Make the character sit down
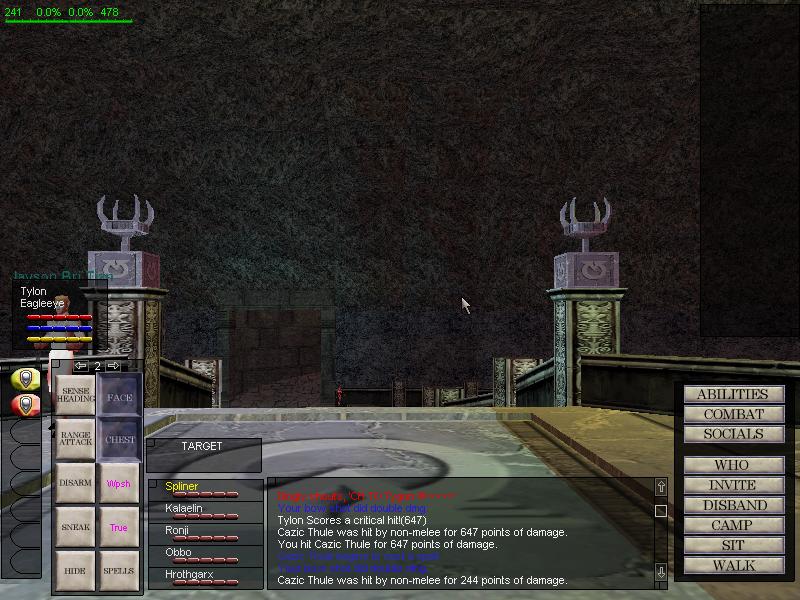 [x=733, y=545]
